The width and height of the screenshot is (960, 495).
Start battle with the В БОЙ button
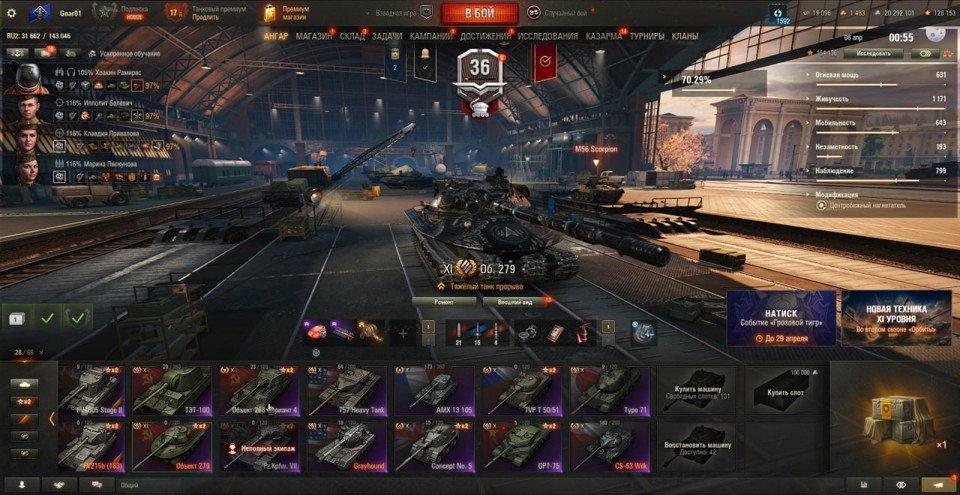pyautogui.click(x=479, y=13)
